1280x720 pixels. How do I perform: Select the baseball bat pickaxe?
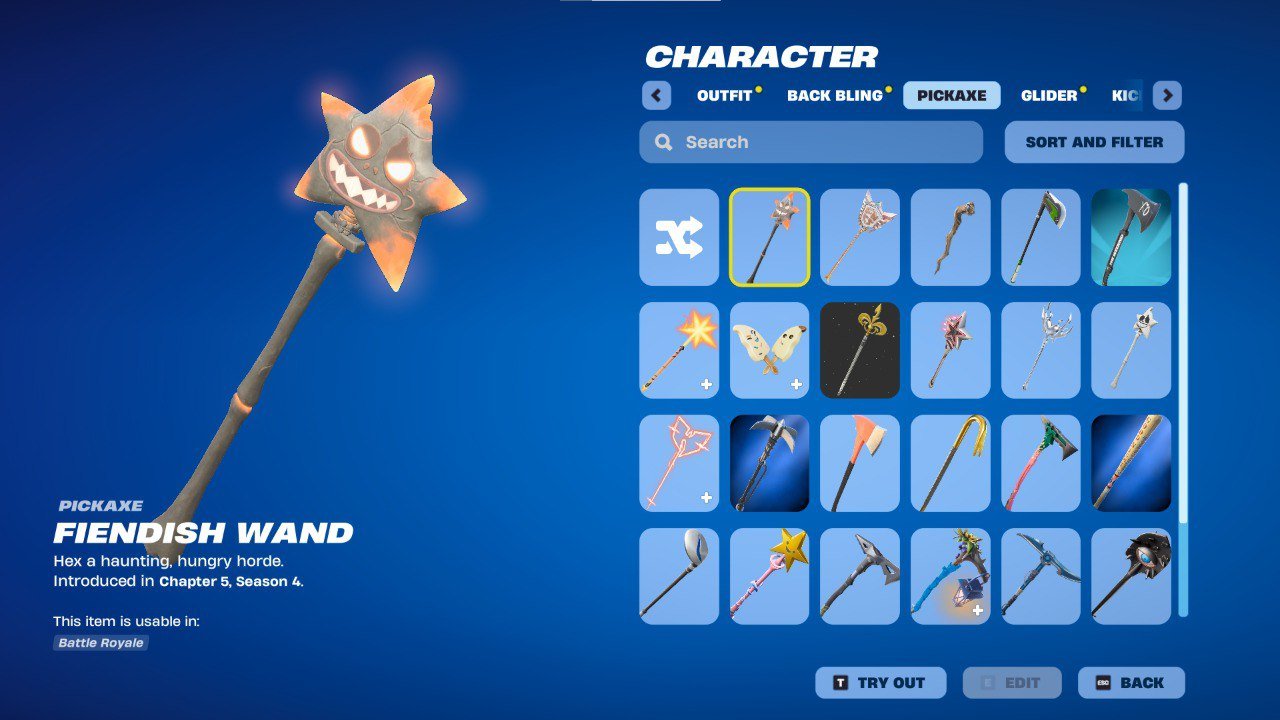(1128, 463)
